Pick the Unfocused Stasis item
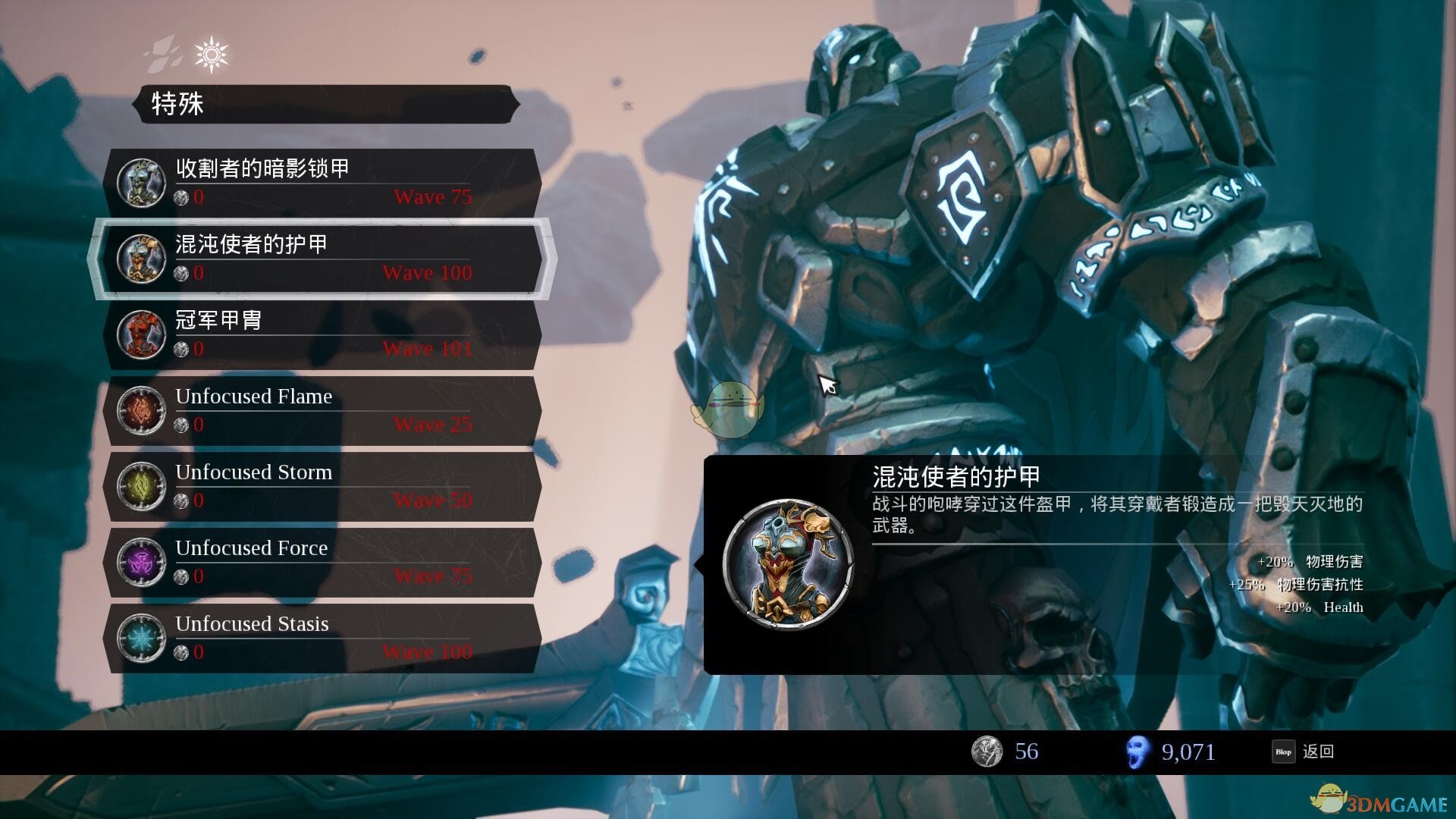 click(322, 638)
